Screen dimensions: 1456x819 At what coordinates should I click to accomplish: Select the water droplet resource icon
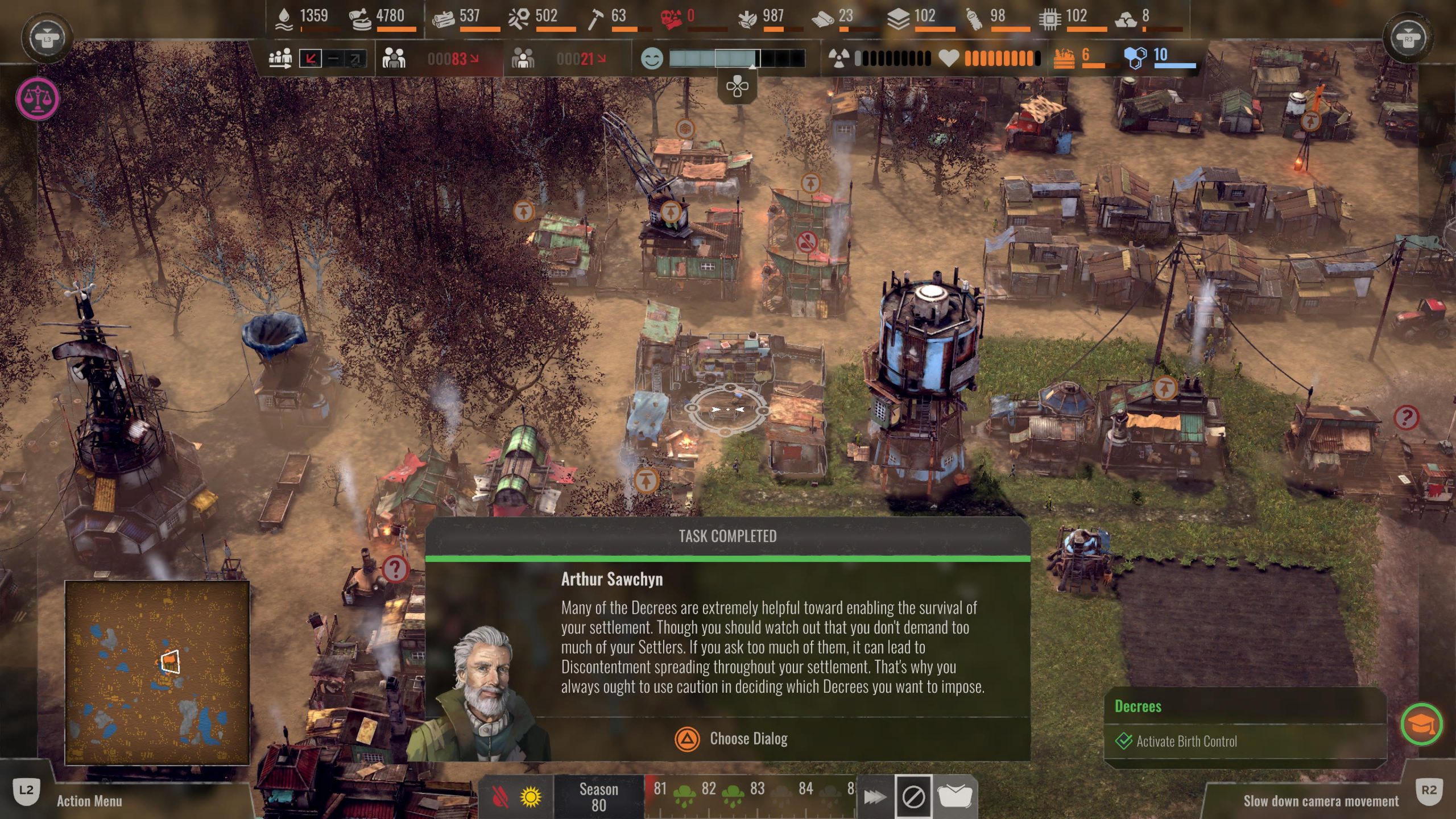[x=284, y=18]
